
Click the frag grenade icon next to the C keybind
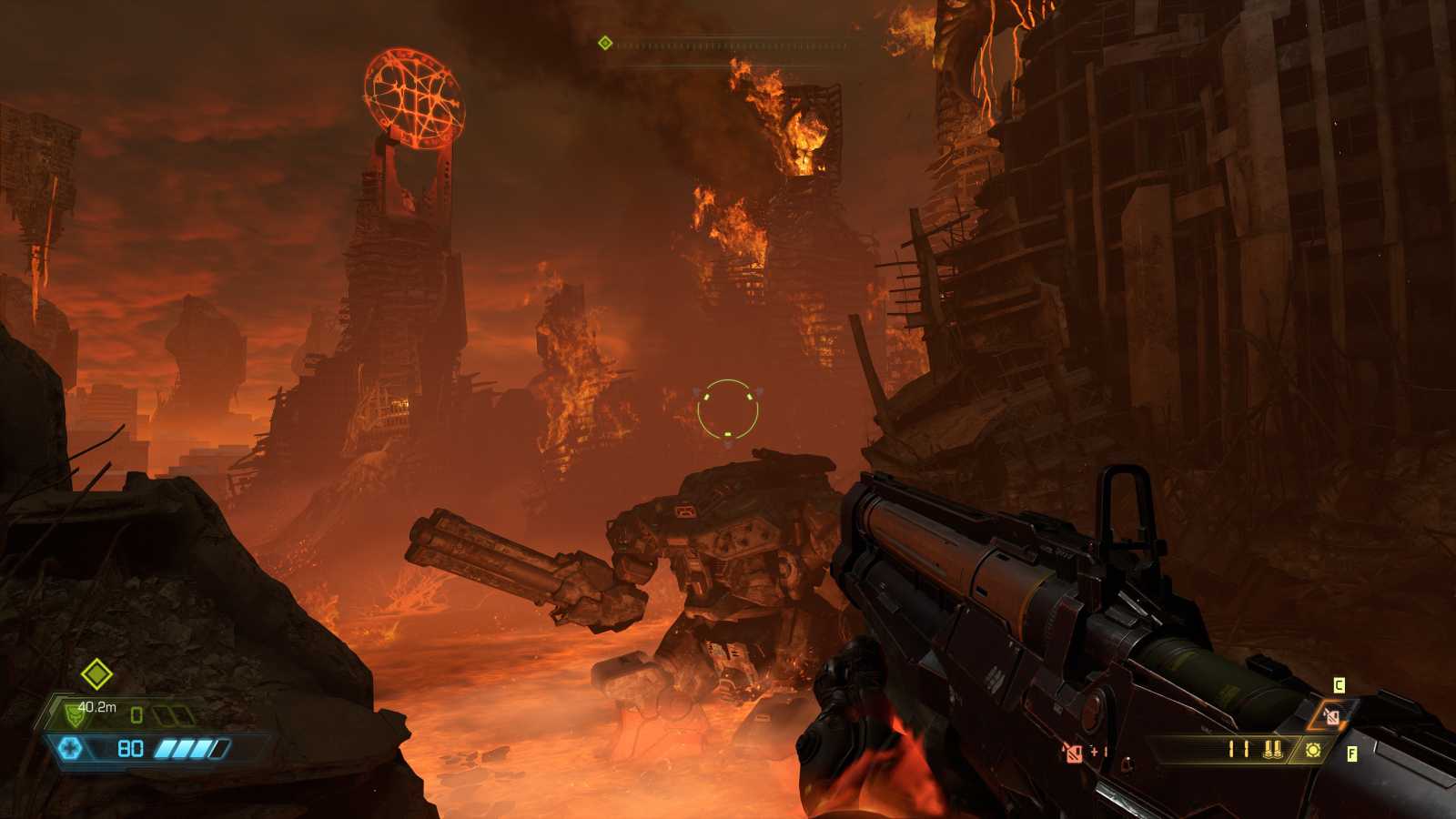[1331, 717]
